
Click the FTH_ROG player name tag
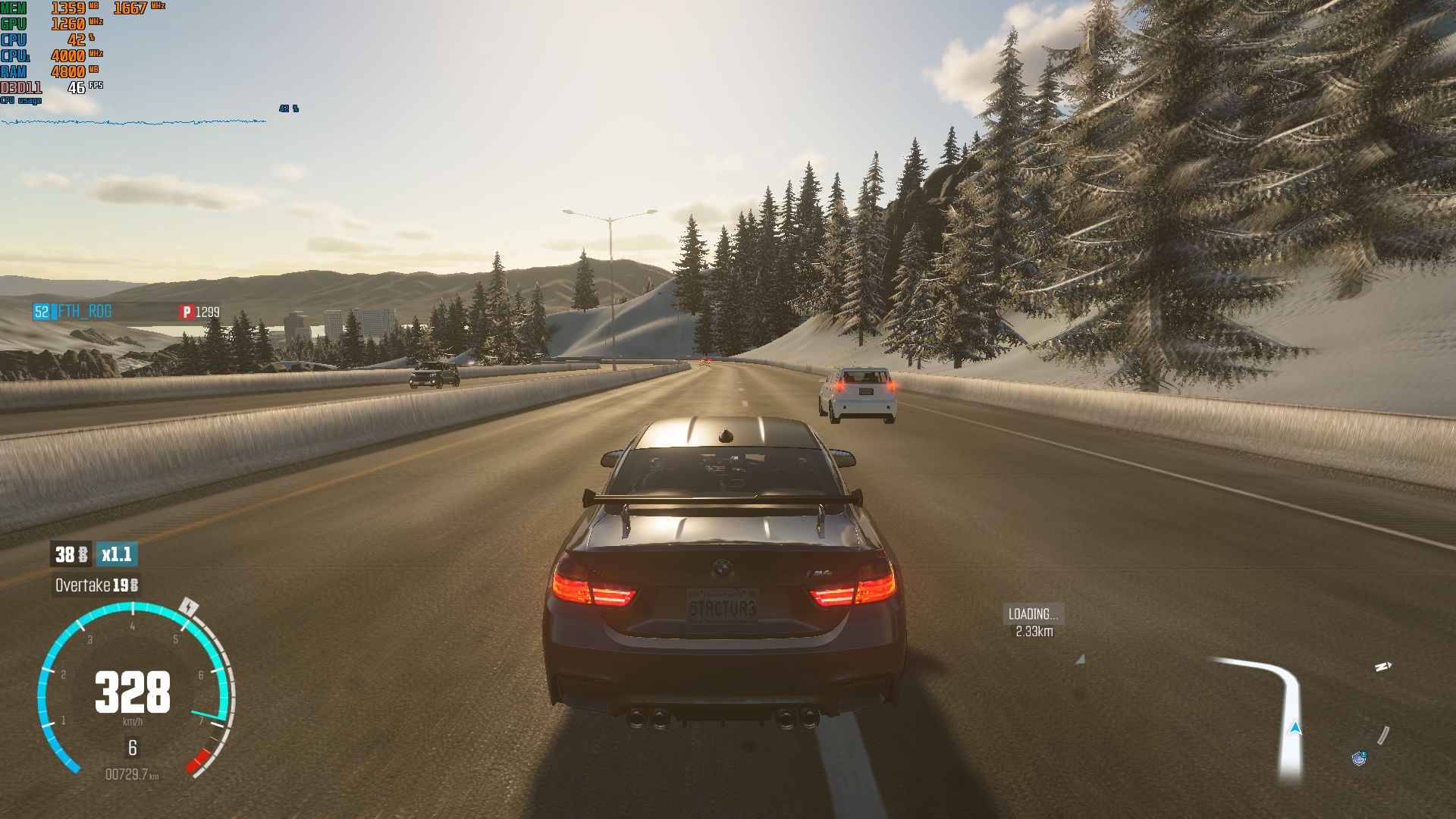pyautogui.click(x=84, y=312)
